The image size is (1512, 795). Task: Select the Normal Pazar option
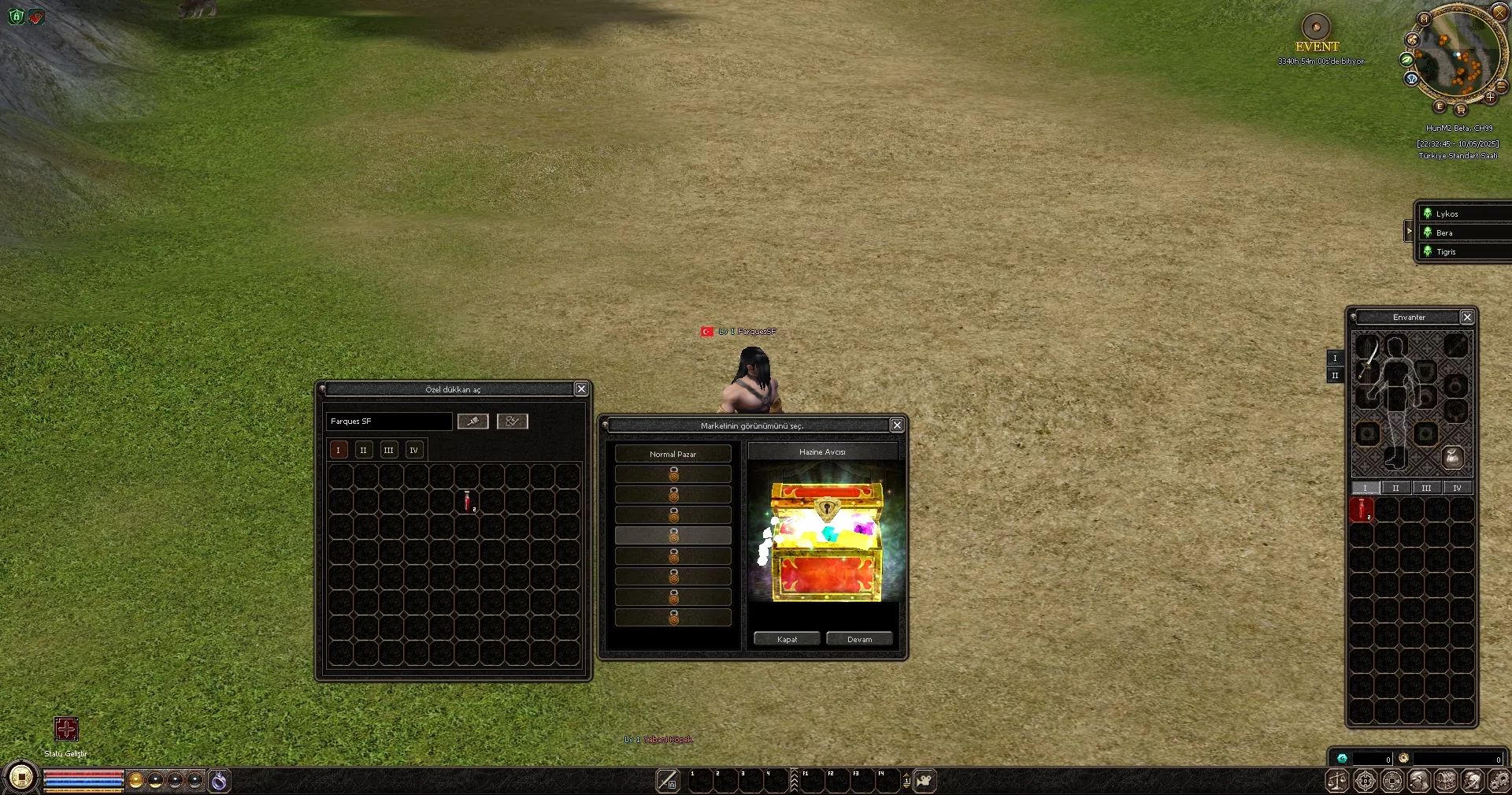674,453
